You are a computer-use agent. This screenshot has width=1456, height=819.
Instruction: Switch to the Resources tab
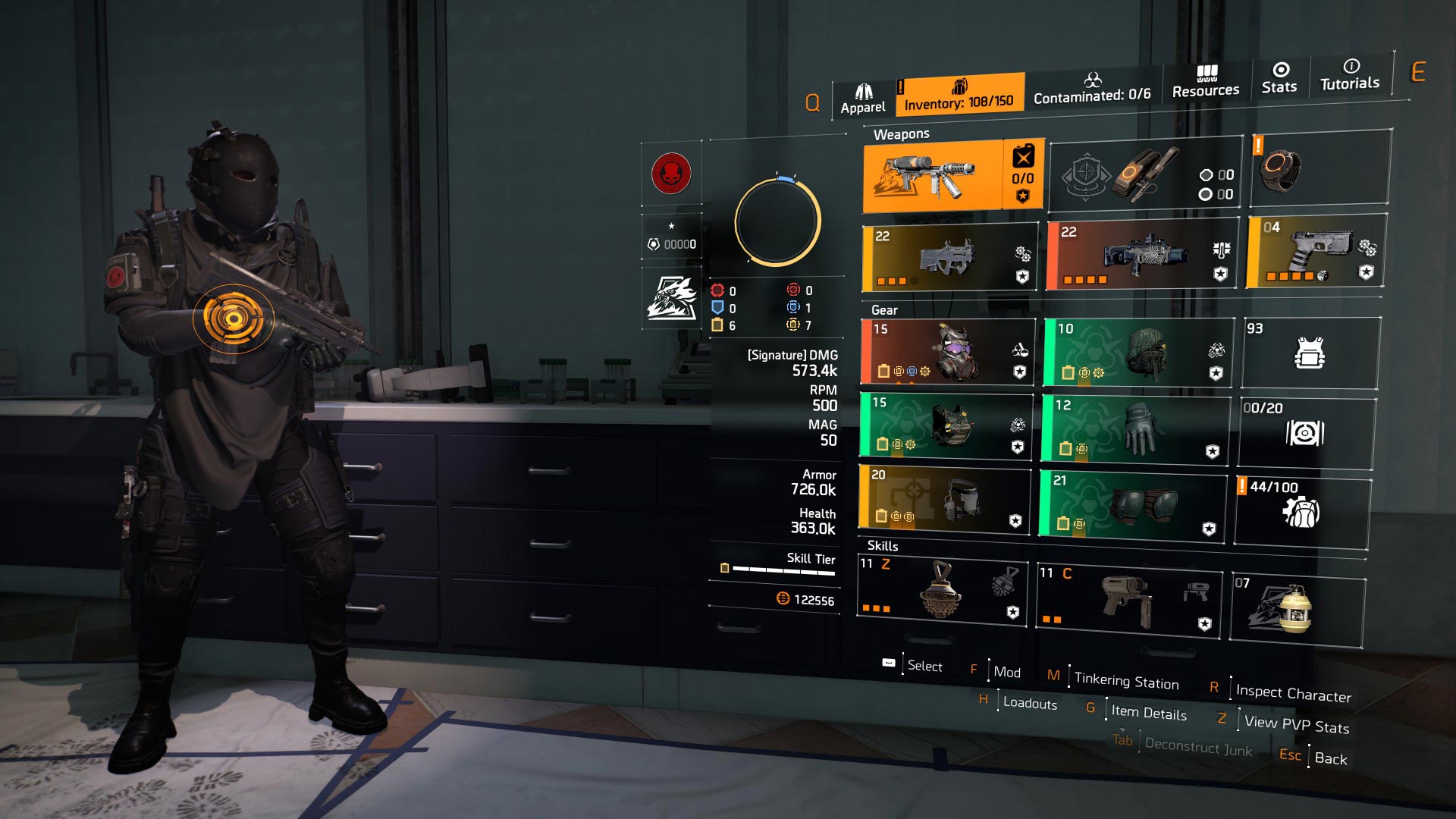click(x=1205, y=82)
